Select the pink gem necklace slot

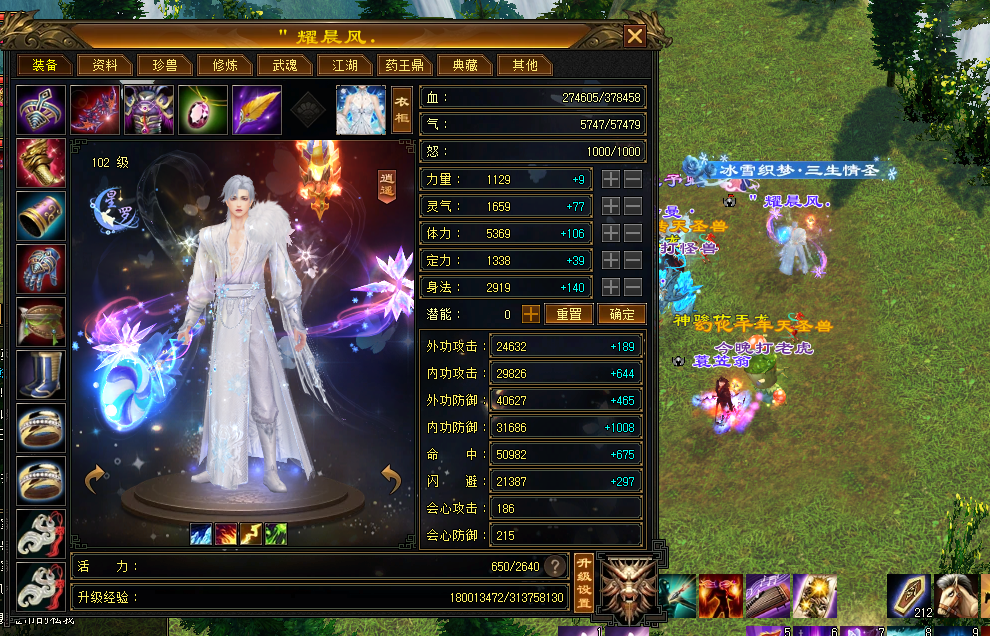pyautogui.click(x=203, y=109)
